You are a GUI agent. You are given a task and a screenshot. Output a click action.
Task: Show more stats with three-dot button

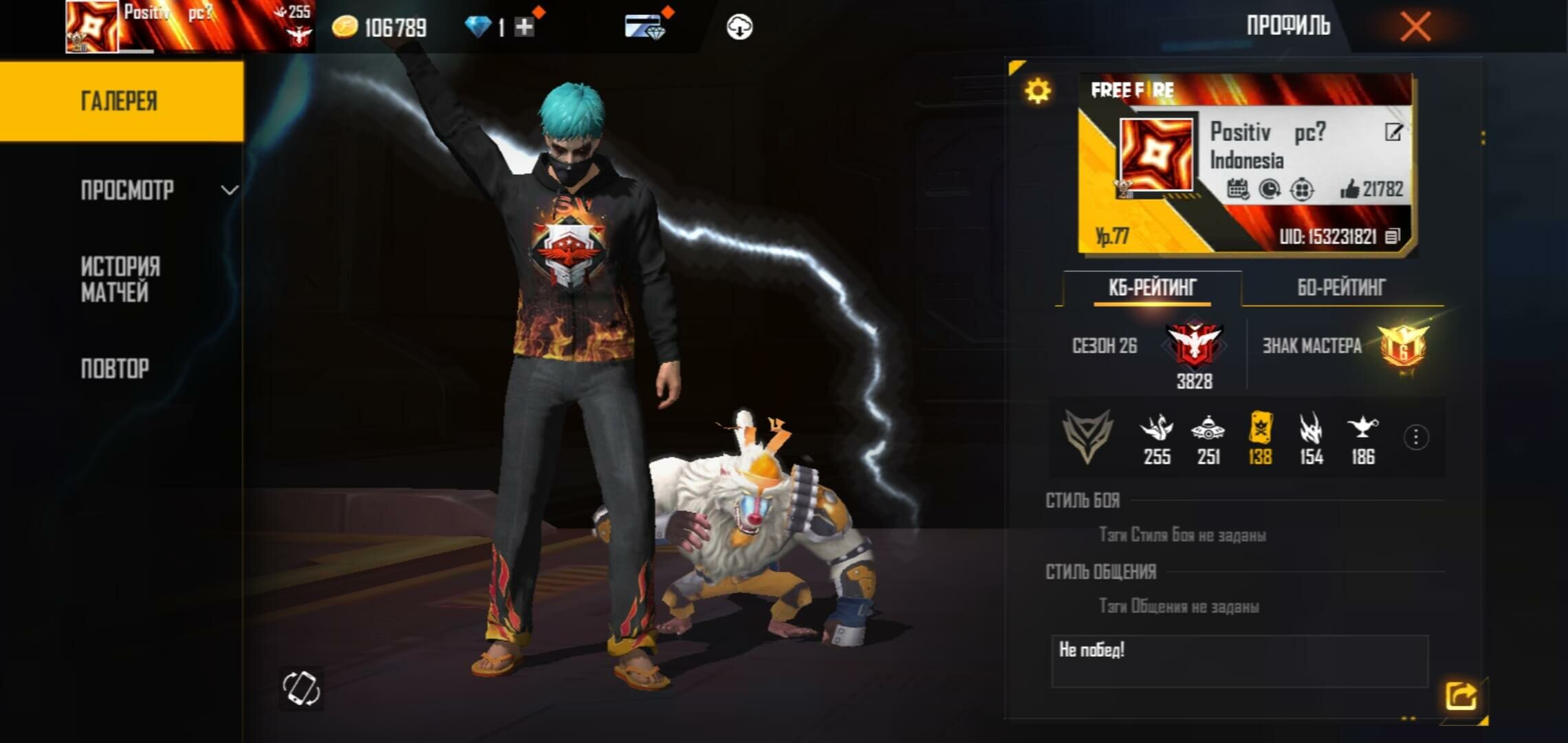tap(1415, 438)
